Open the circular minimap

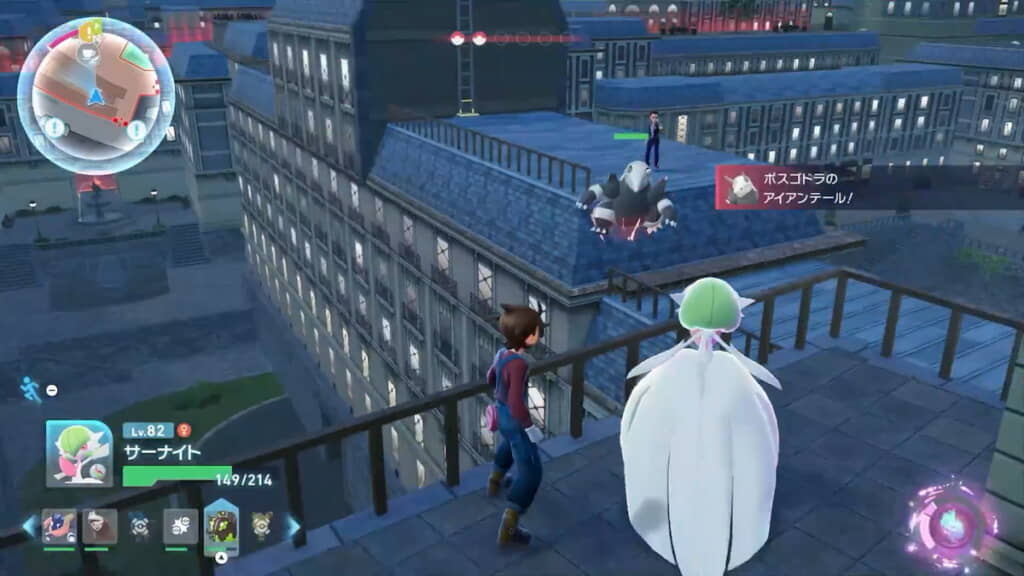[x=96, y=96]
